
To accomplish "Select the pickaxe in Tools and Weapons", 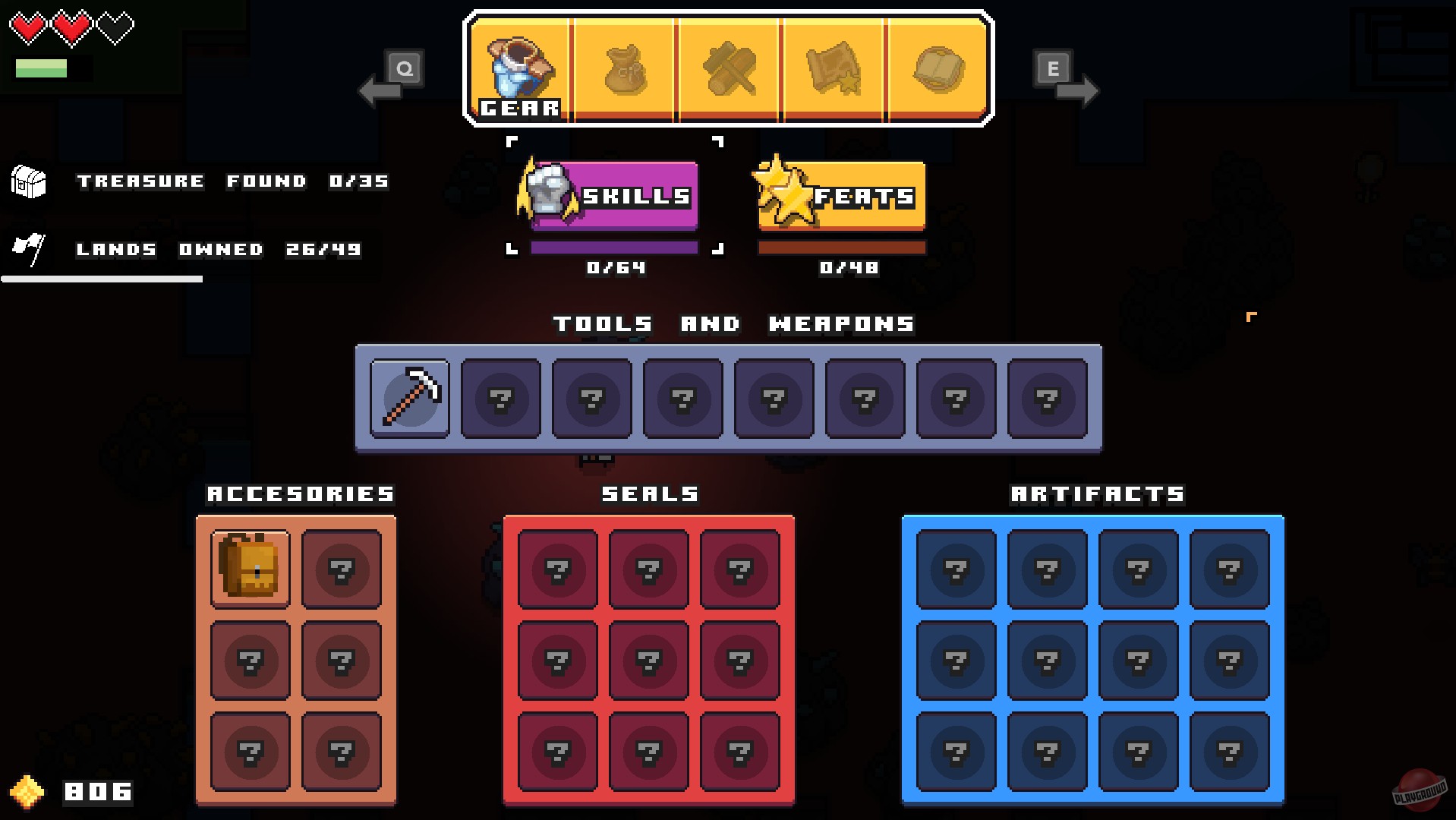I will point(409,399).
